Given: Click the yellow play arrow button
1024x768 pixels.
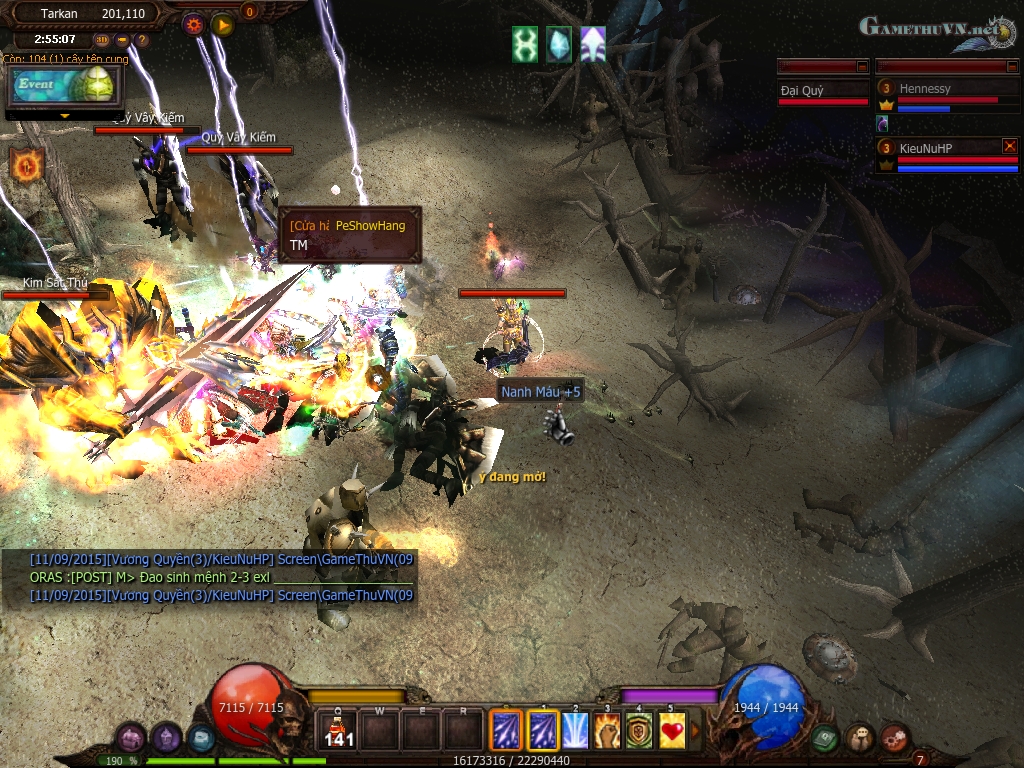Looking at the screenshot, I should tap(222, 25).
